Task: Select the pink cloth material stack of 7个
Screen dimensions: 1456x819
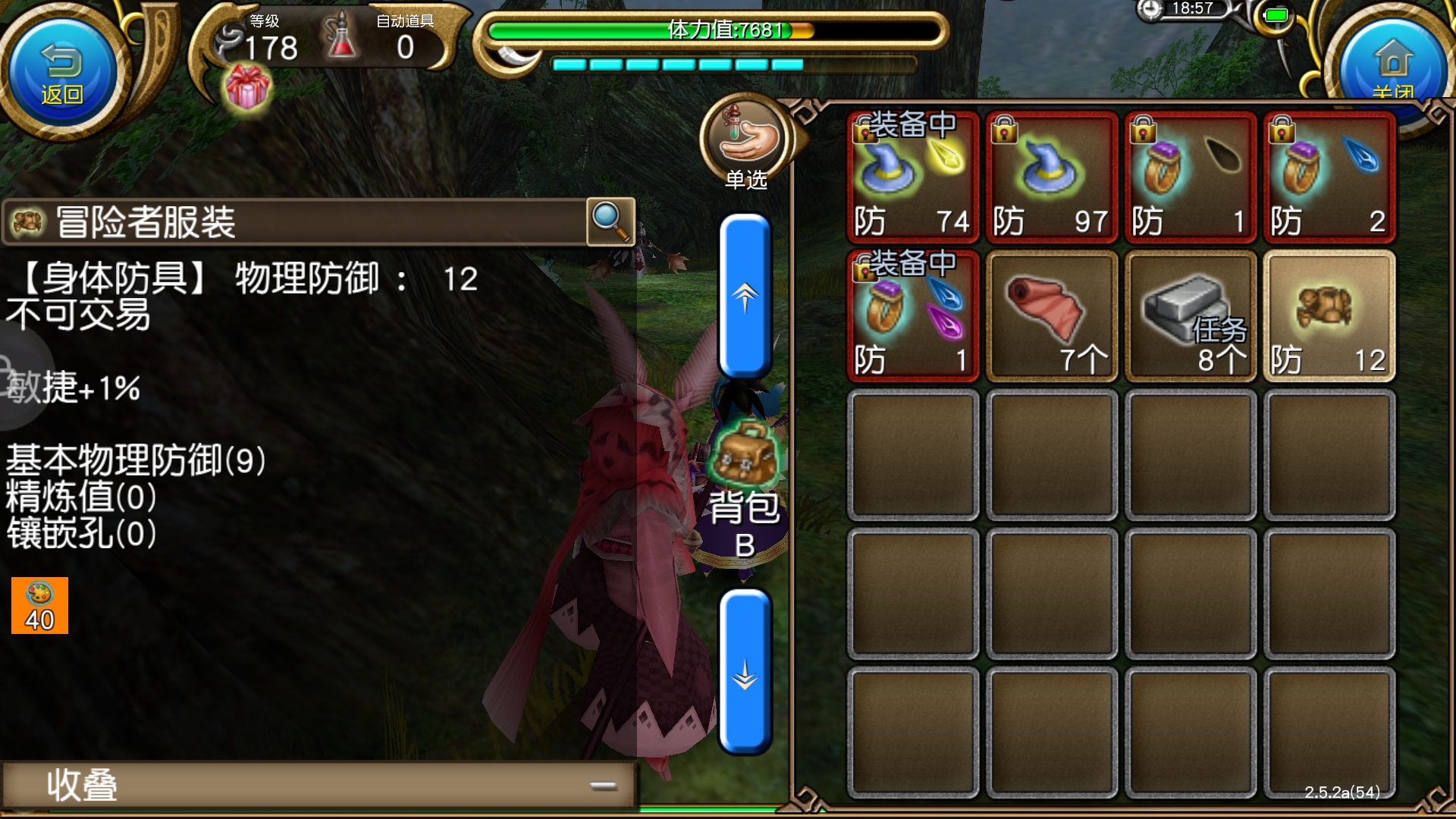Action: [x=1050, y=315]
